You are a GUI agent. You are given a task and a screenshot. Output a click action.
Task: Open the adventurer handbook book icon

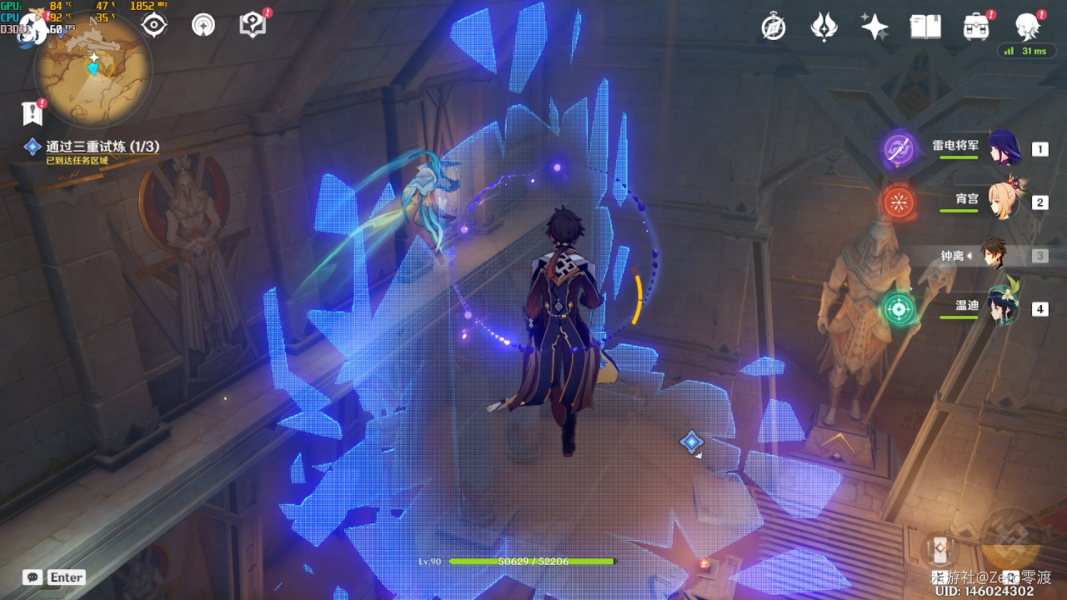tap(925, 27)
